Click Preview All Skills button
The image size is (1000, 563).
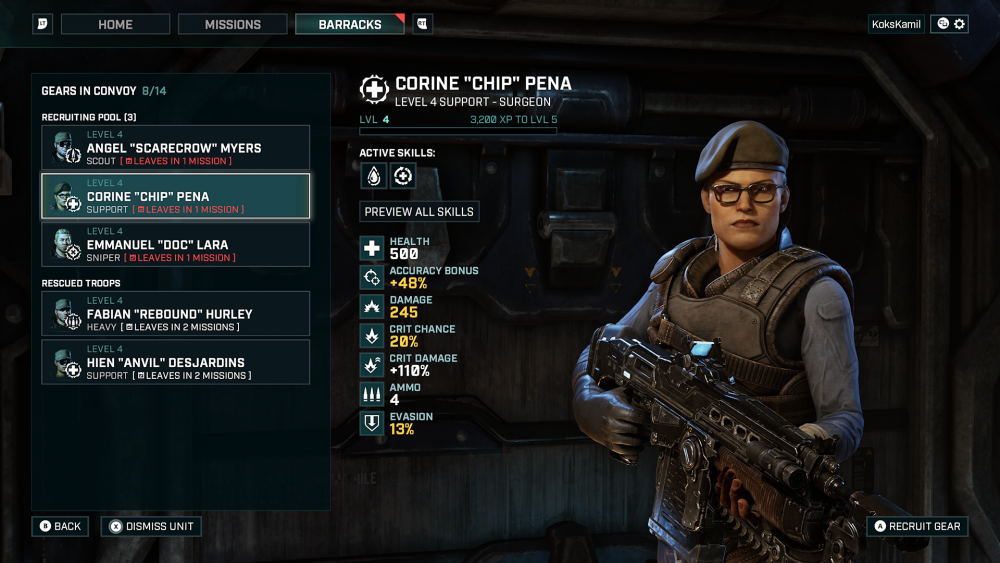pyautogui.click(x=419, y=212)
